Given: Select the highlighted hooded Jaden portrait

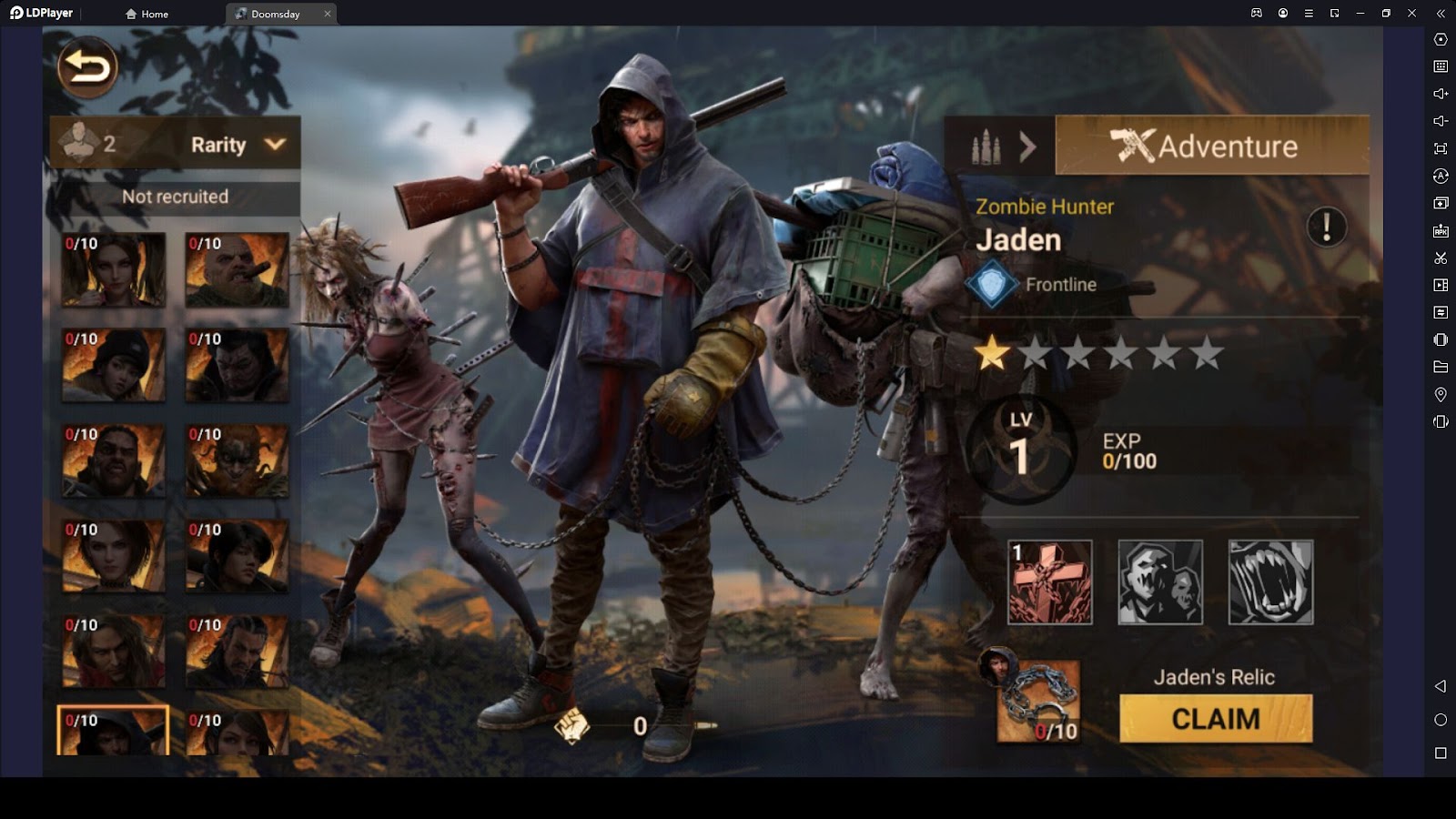Looking at the screenshot, I should [114, 731].
